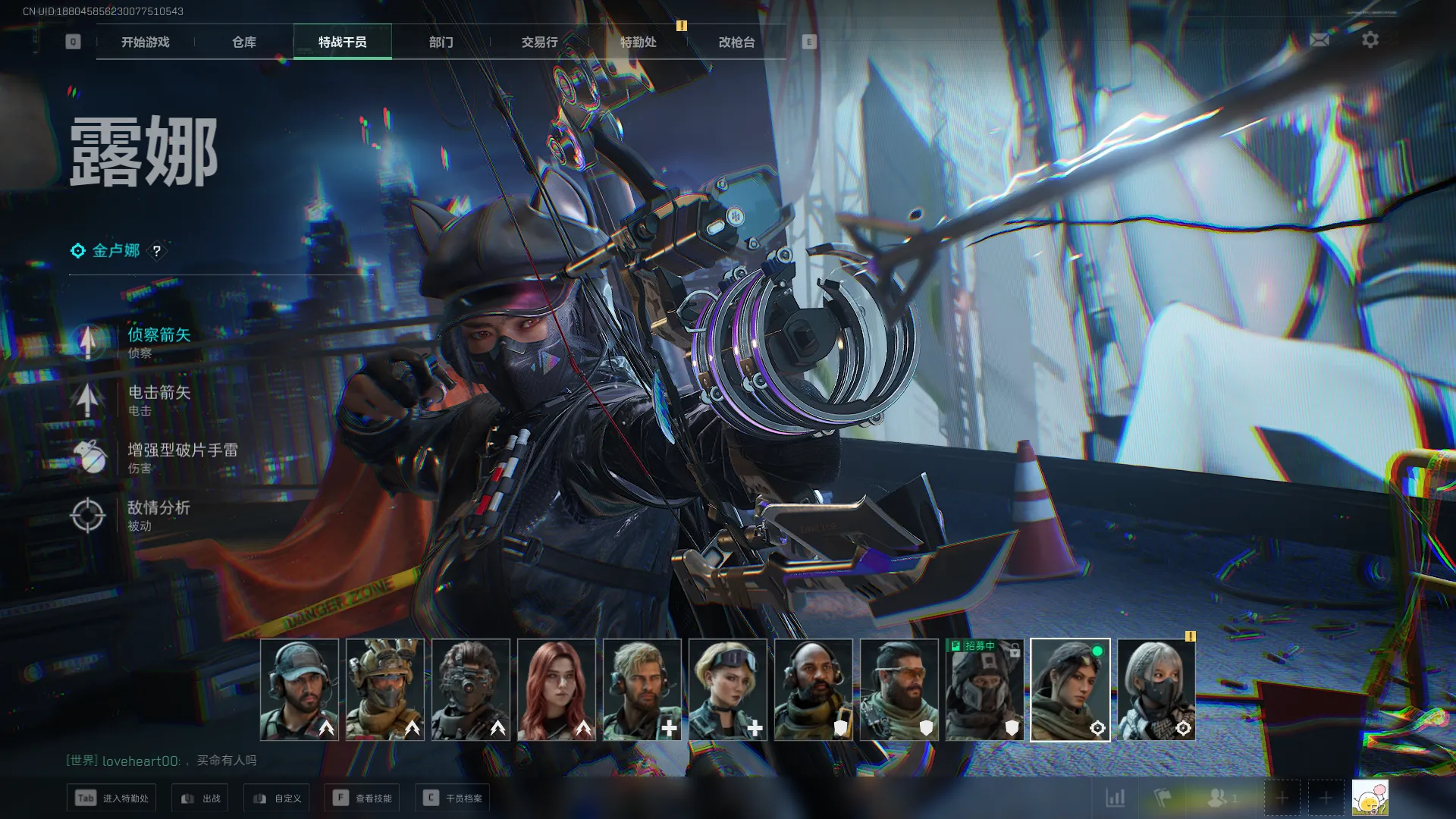Select the red-haired female operator portrait
This screenshot has height=819, width=1456.
(557, 689)
